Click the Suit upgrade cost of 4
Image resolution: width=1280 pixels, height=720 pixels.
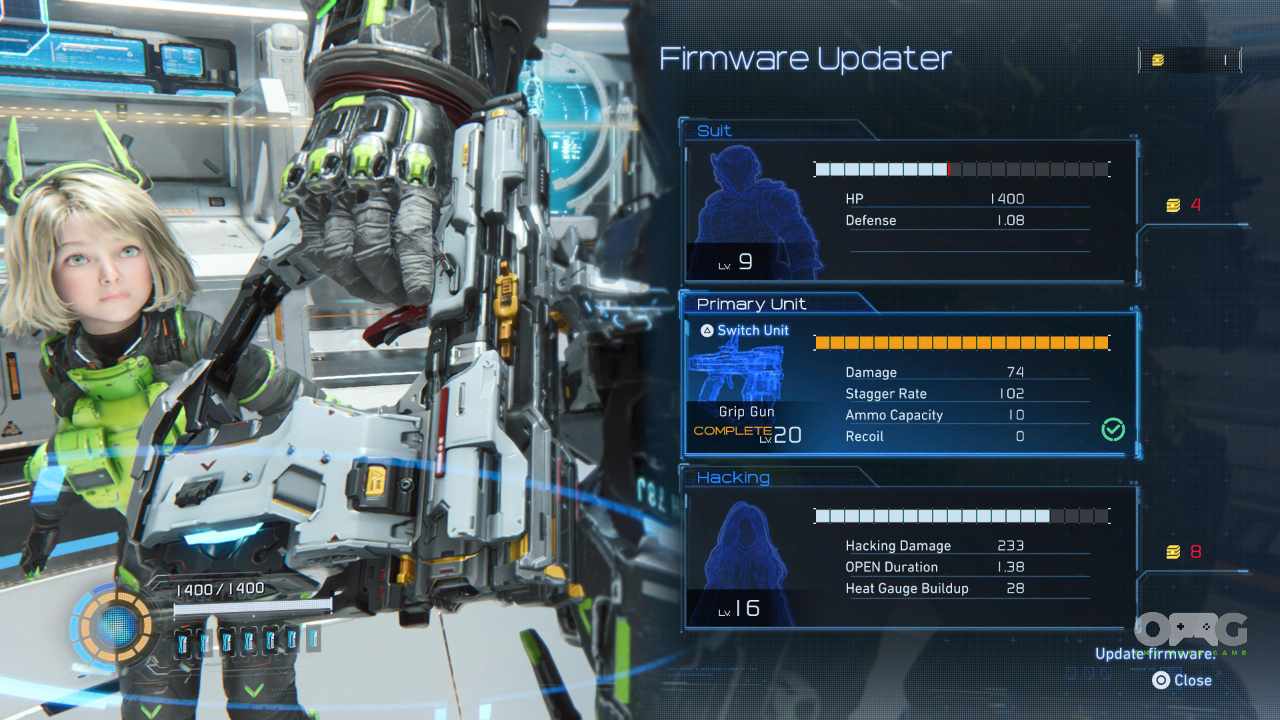[x=1184, y=206]
